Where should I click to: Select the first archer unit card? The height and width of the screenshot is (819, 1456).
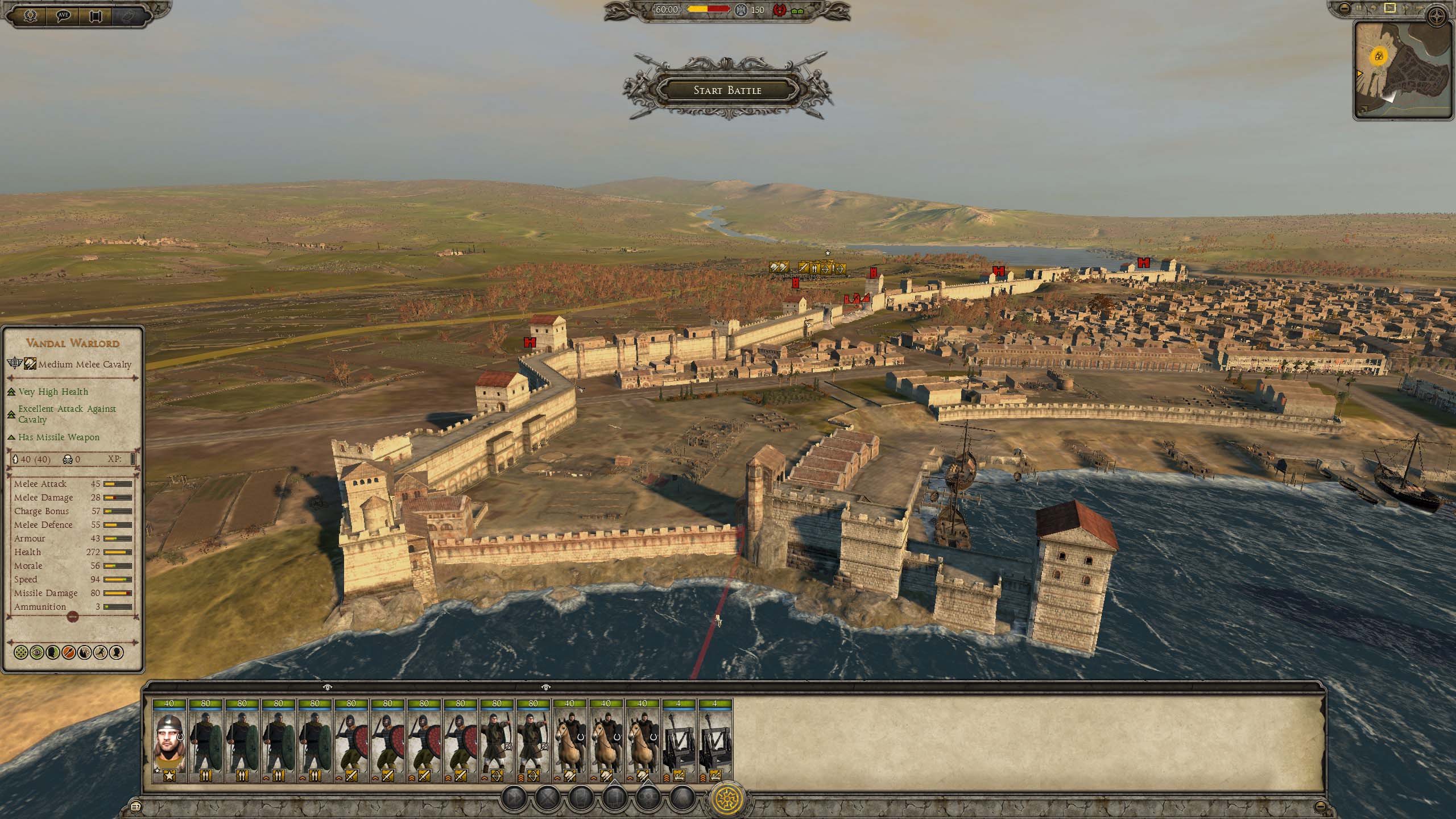click(x=497, y=741)
